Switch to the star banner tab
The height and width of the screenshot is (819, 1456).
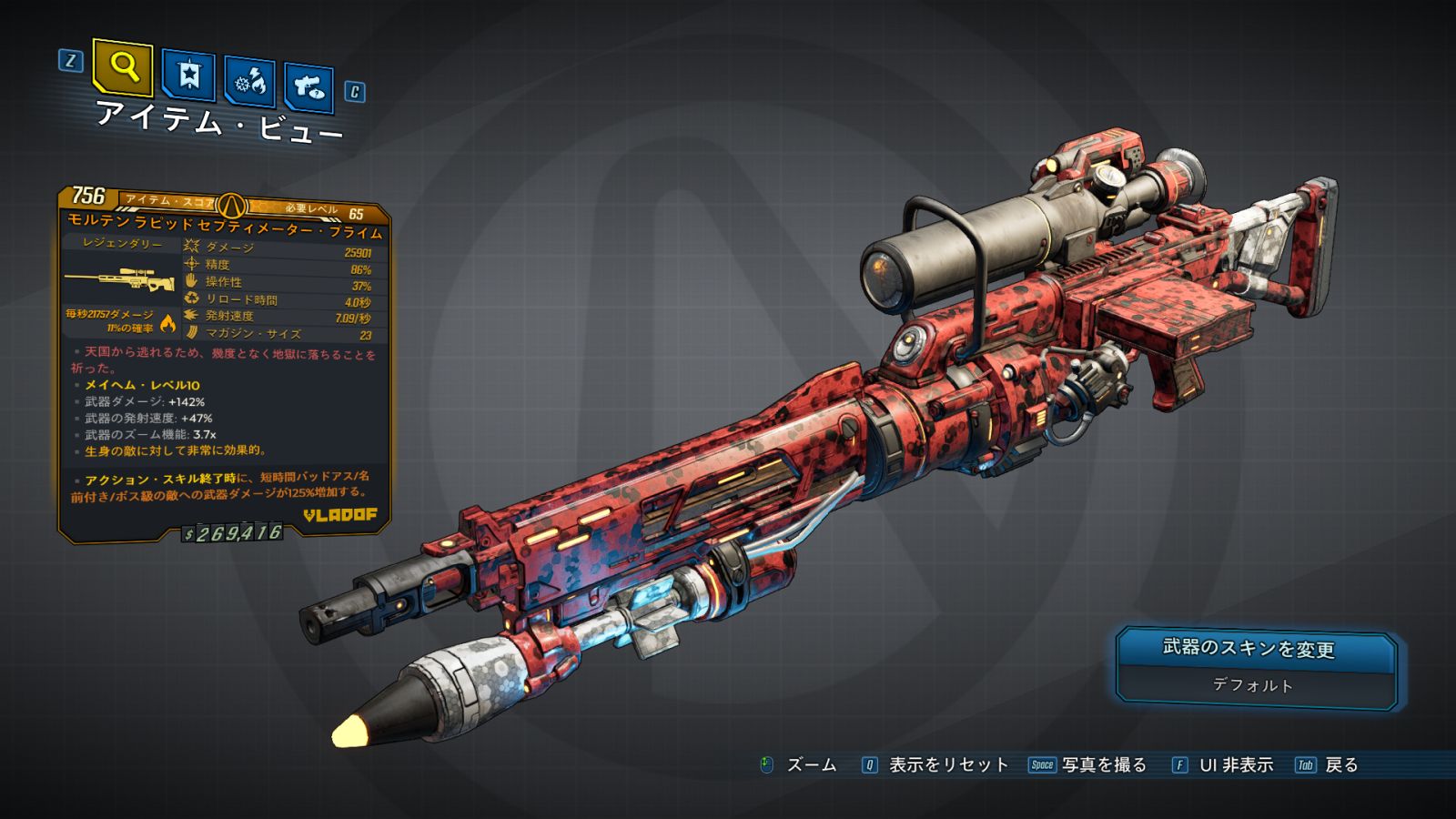(x=188, y=76)
